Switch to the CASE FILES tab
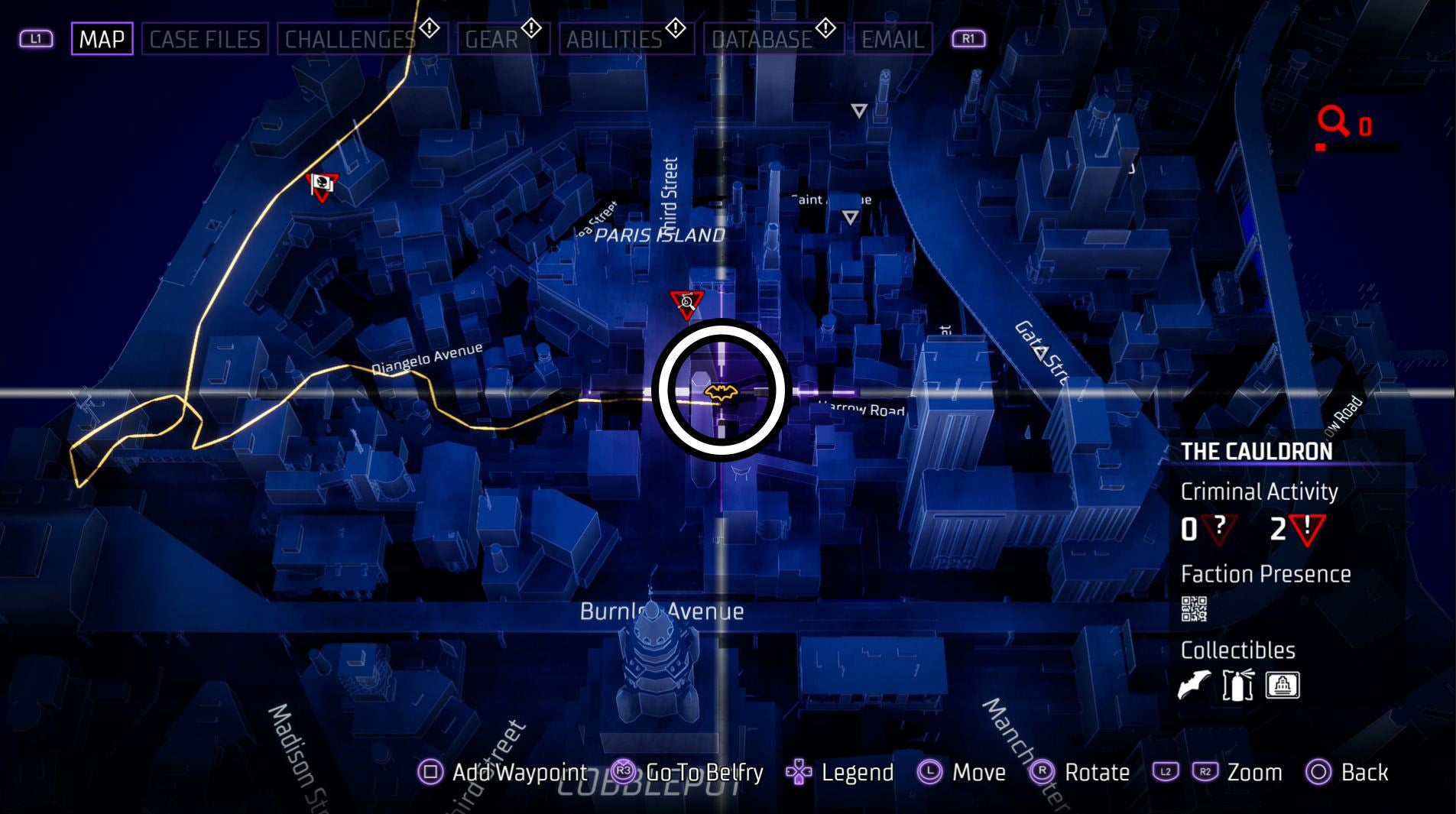This screenshot has height=814, width=1456. (x=204, y=39)
